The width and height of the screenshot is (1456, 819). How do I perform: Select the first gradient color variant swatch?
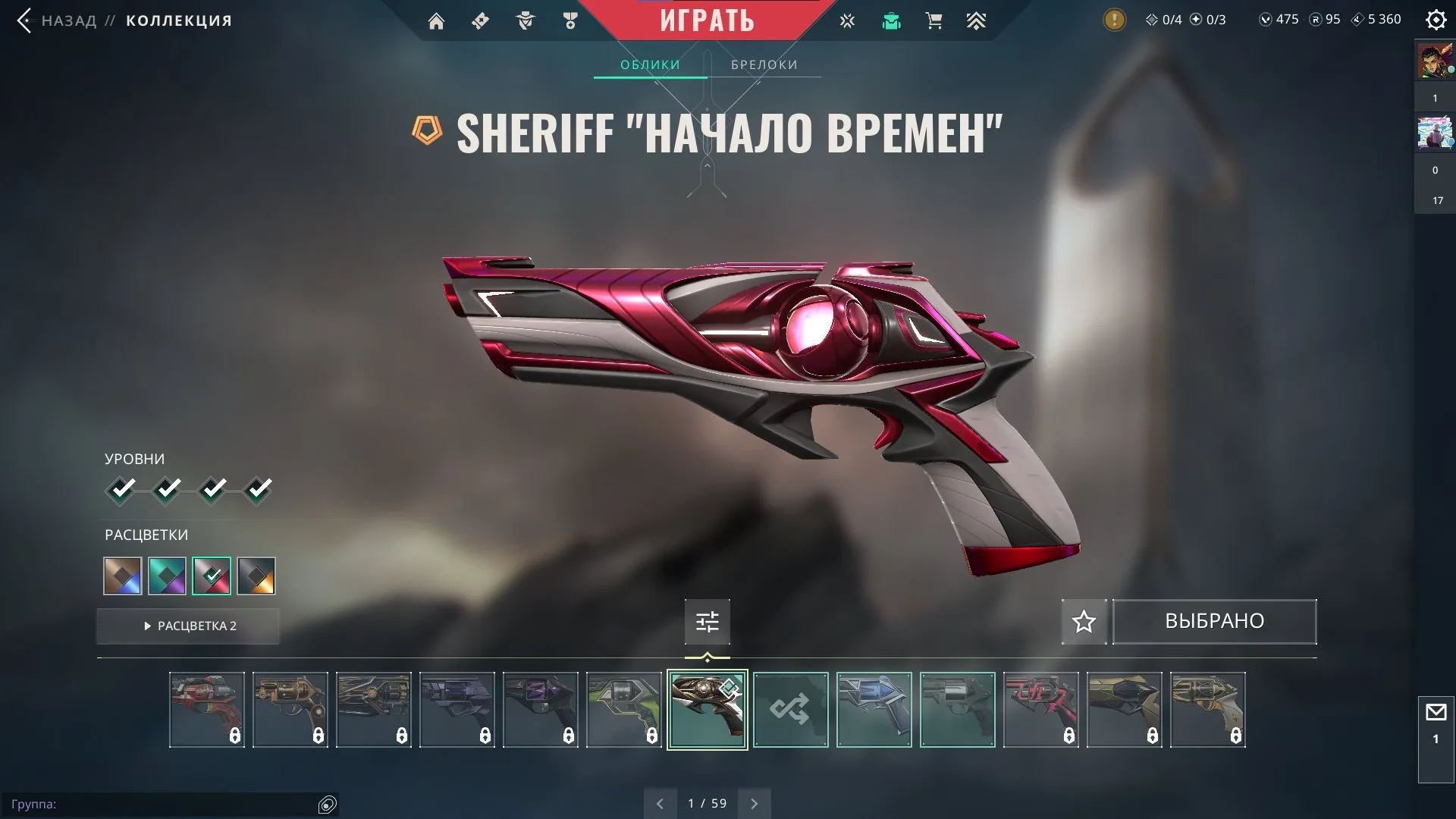(121, 576)
